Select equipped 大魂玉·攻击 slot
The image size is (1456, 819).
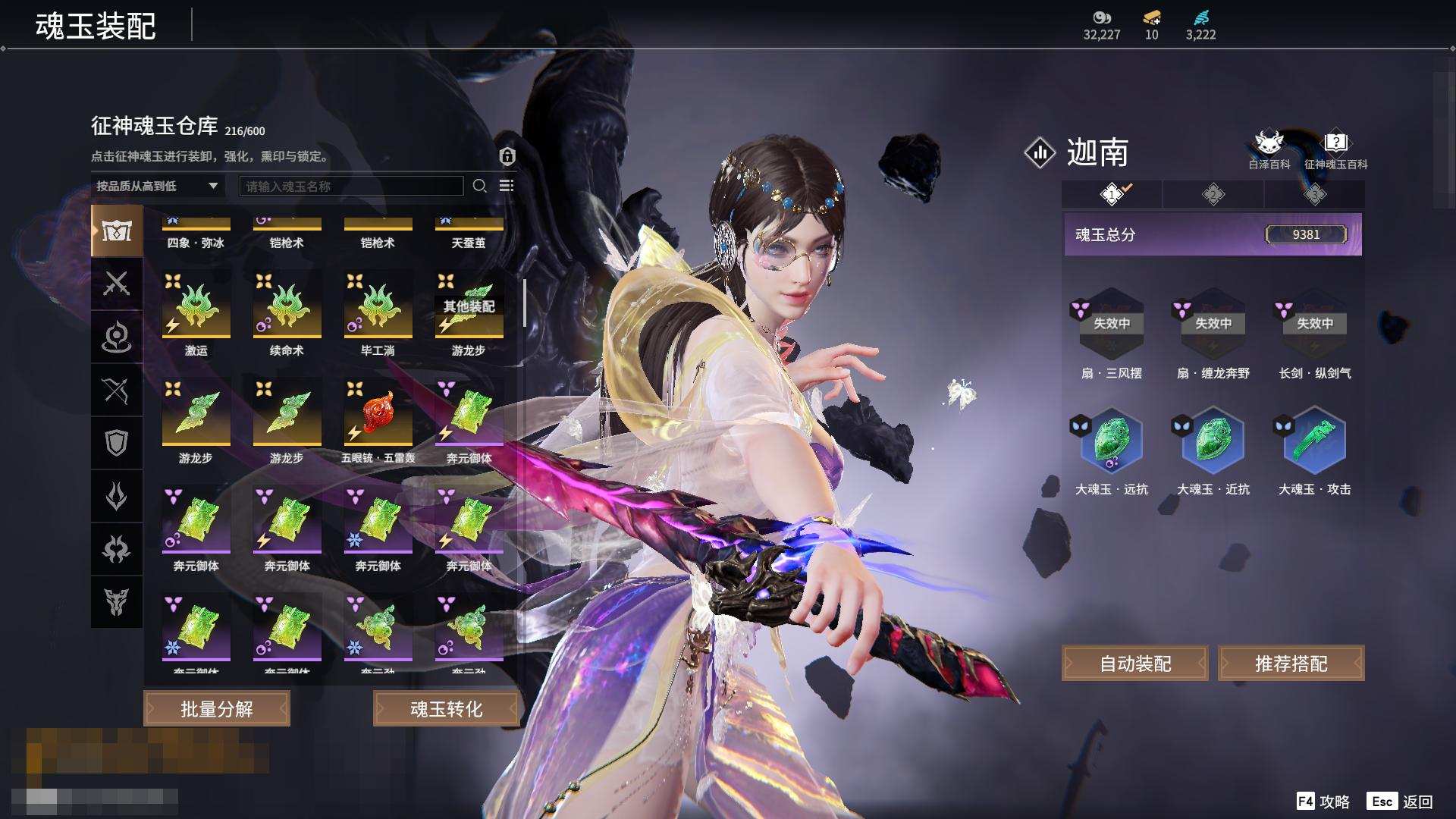click(1314, 441)
